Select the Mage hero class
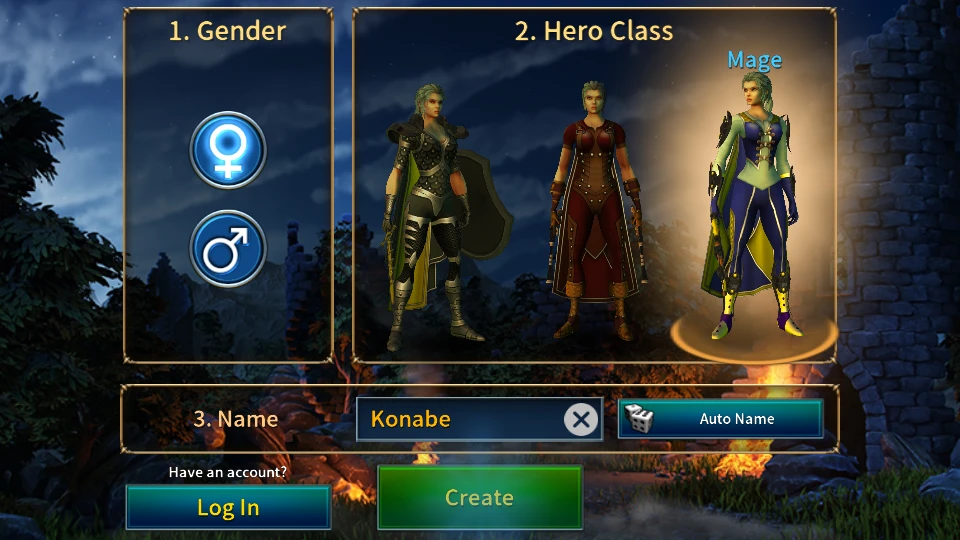The width and height of the screenshot is (960, 540). point(753,210)
